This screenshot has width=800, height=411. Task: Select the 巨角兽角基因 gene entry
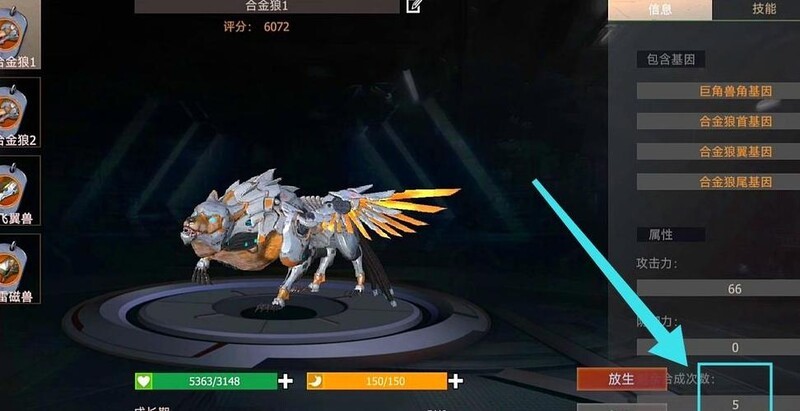point(735,91)
